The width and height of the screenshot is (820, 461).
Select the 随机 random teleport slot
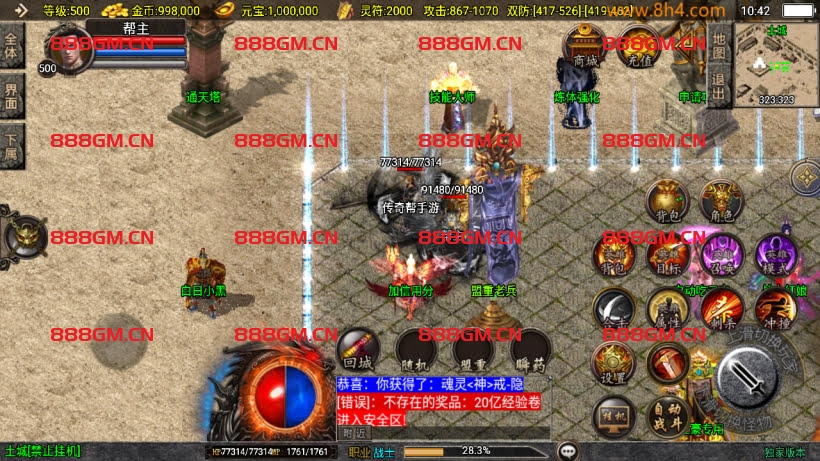click(413, 348)
